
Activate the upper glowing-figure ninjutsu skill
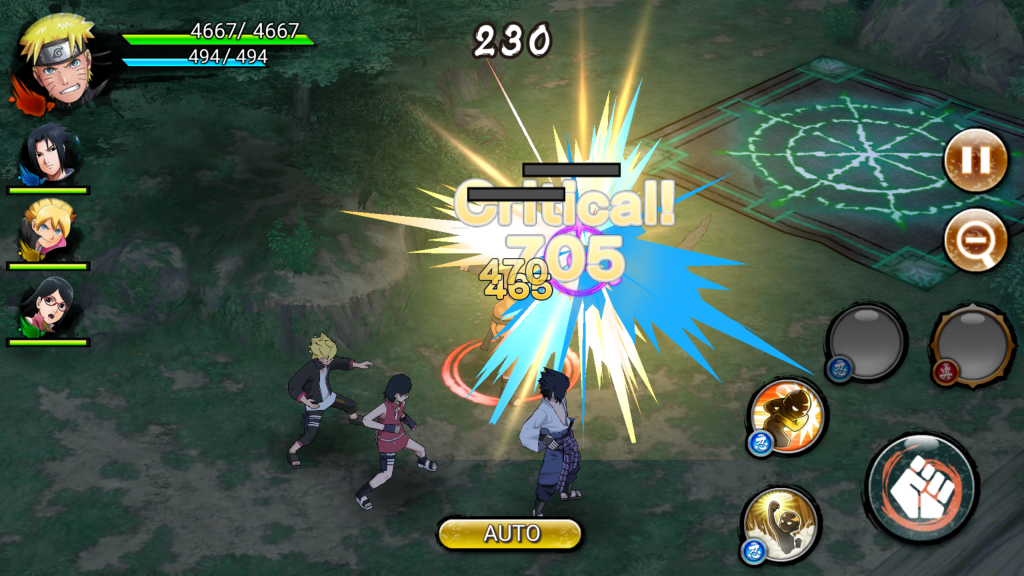(x=788, y=416)
